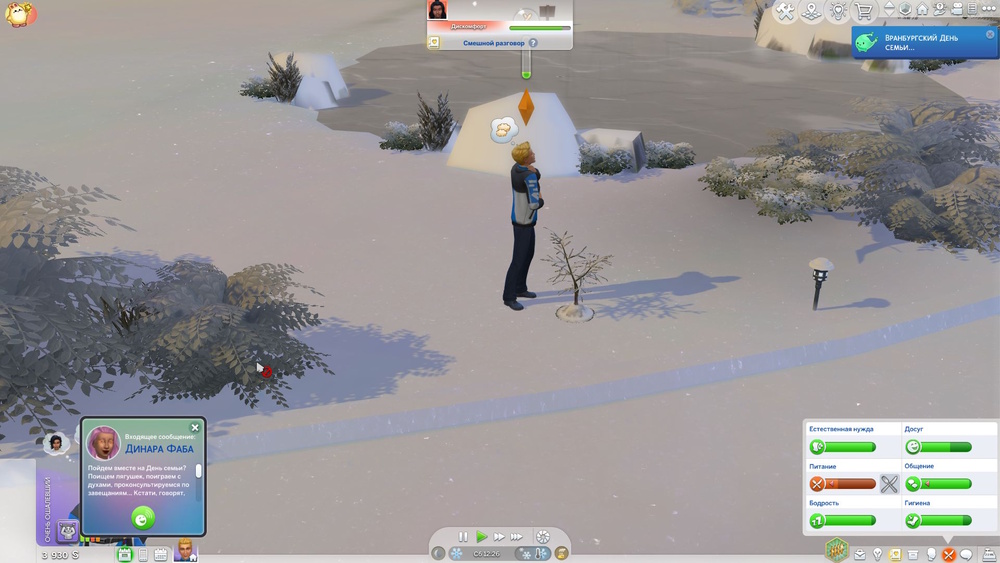The image size is (1000, 563).
Task: Open the video camera controls
Action: click(x=956, y=10)
